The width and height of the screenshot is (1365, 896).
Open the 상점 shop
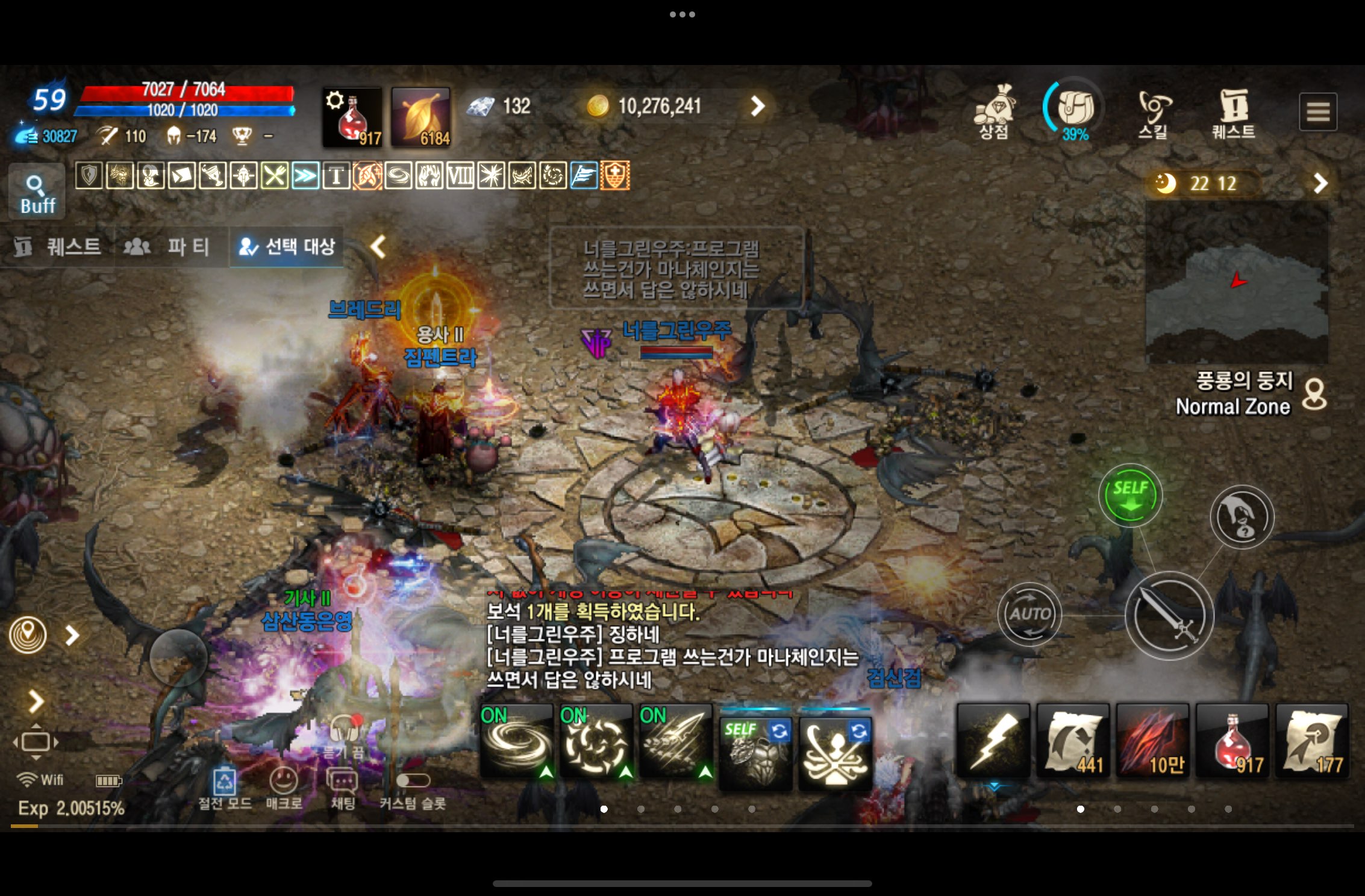995,112
